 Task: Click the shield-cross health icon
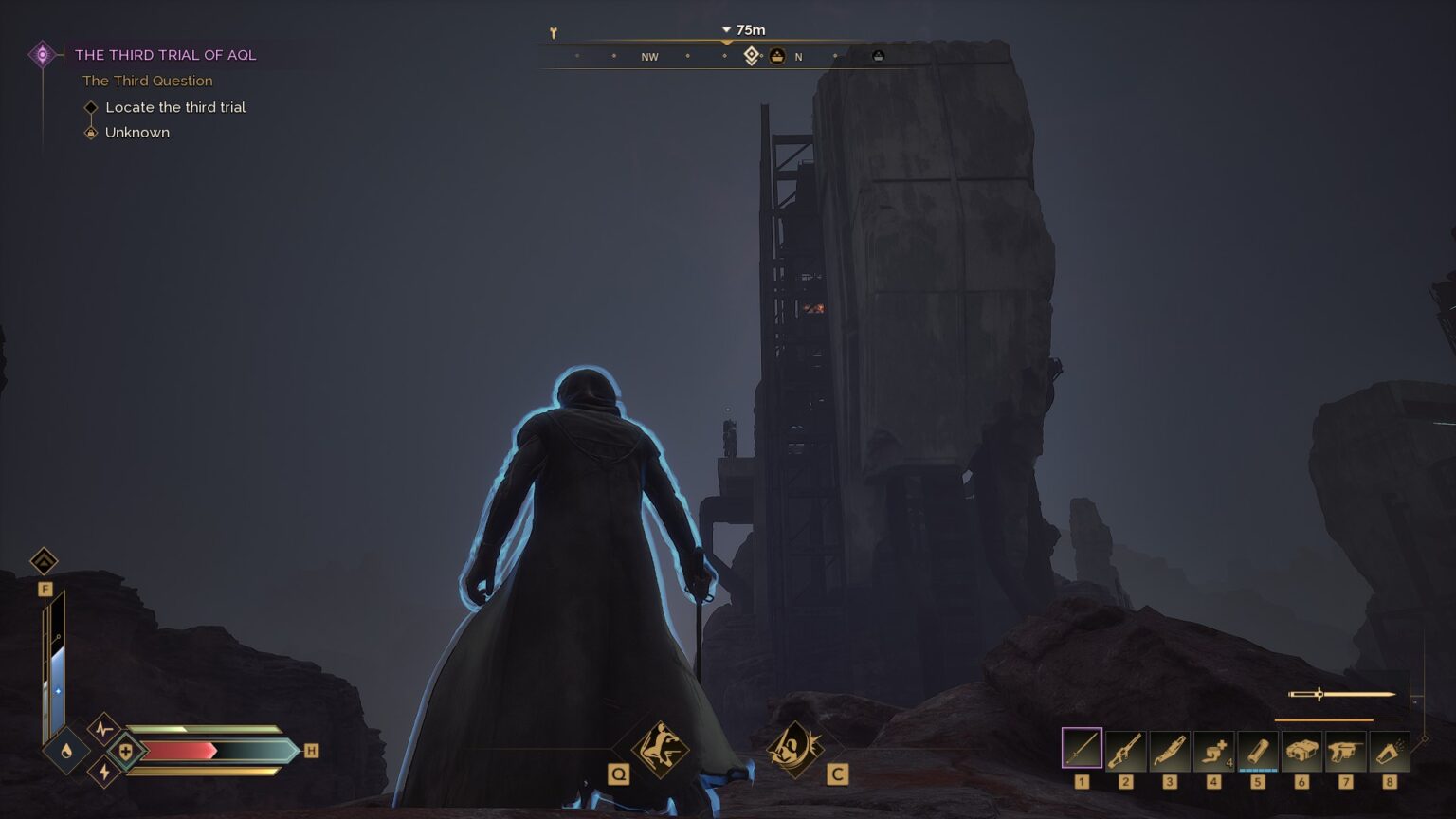(x=125, y=751)
